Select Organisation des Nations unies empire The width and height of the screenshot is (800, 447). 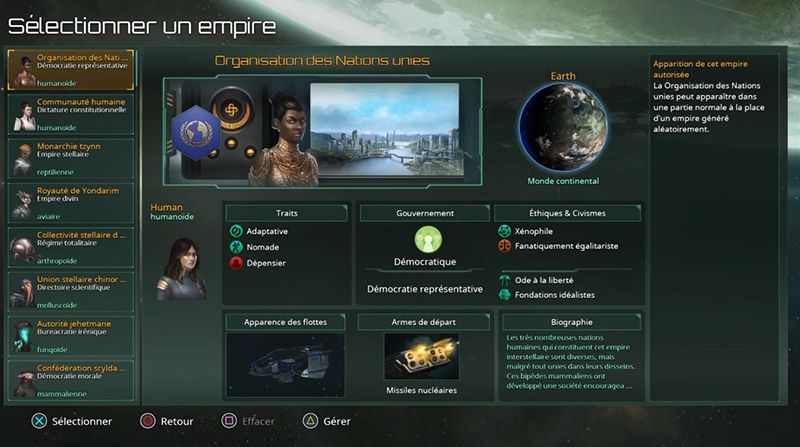tap(71, 70)
